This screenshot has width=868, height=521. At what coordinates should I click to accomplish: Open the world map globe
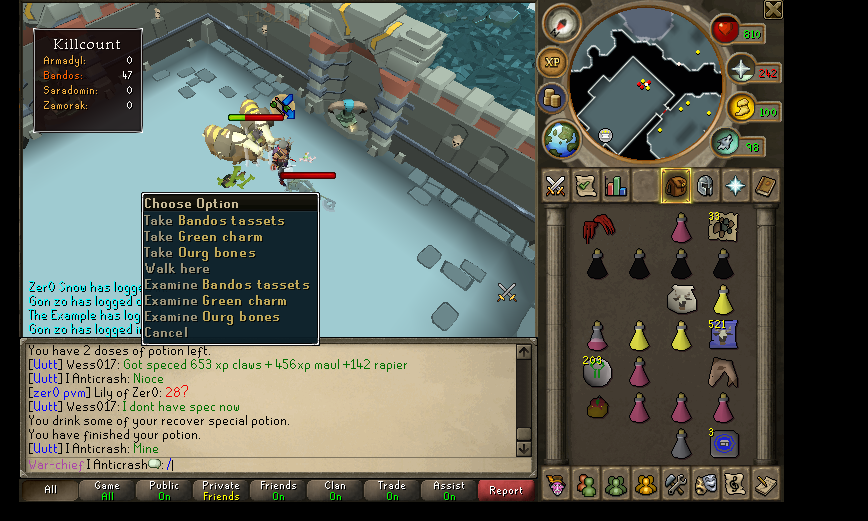point(561,139)
